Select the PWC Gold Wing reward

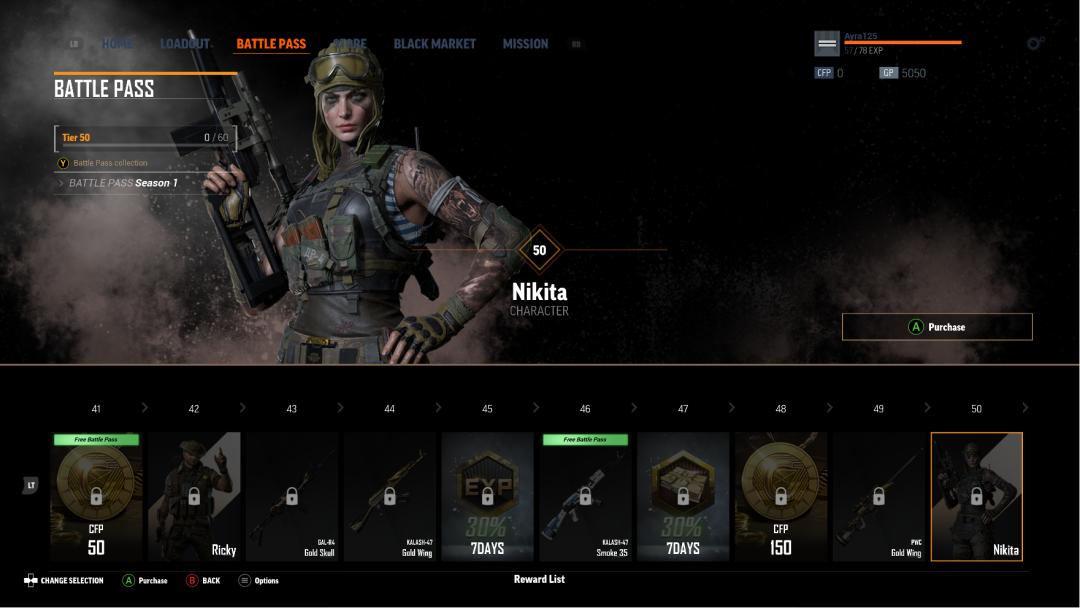click(879, 496)
